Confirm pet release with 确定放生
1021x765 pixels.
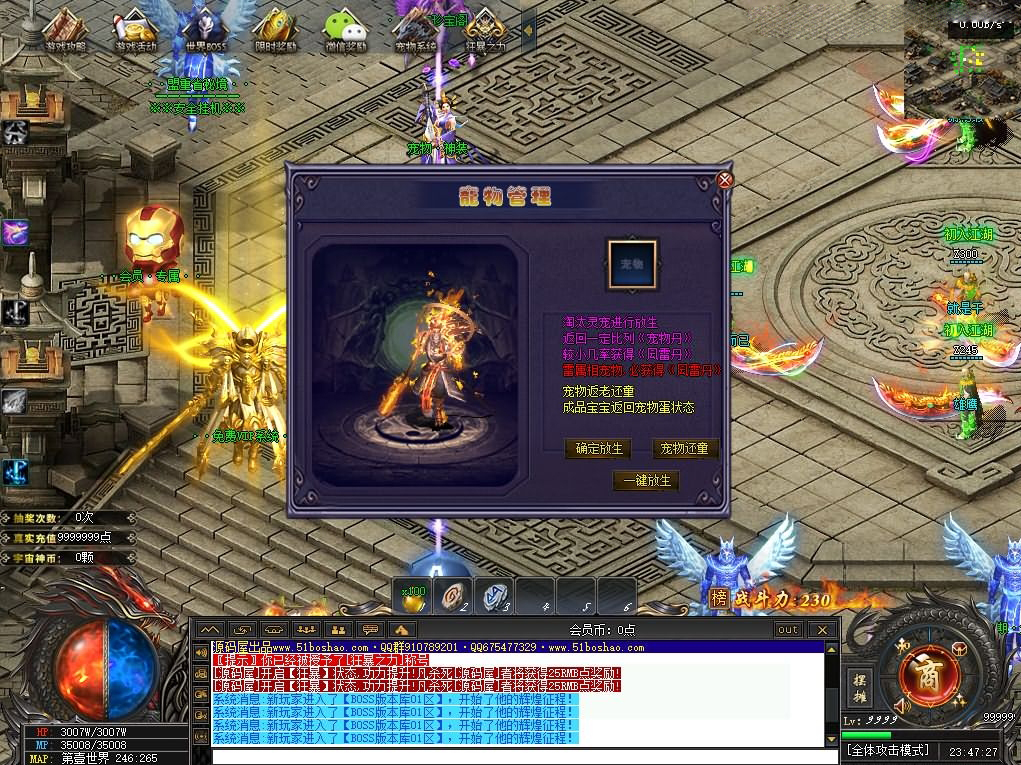pyautogui.click(x=599, y=449)
